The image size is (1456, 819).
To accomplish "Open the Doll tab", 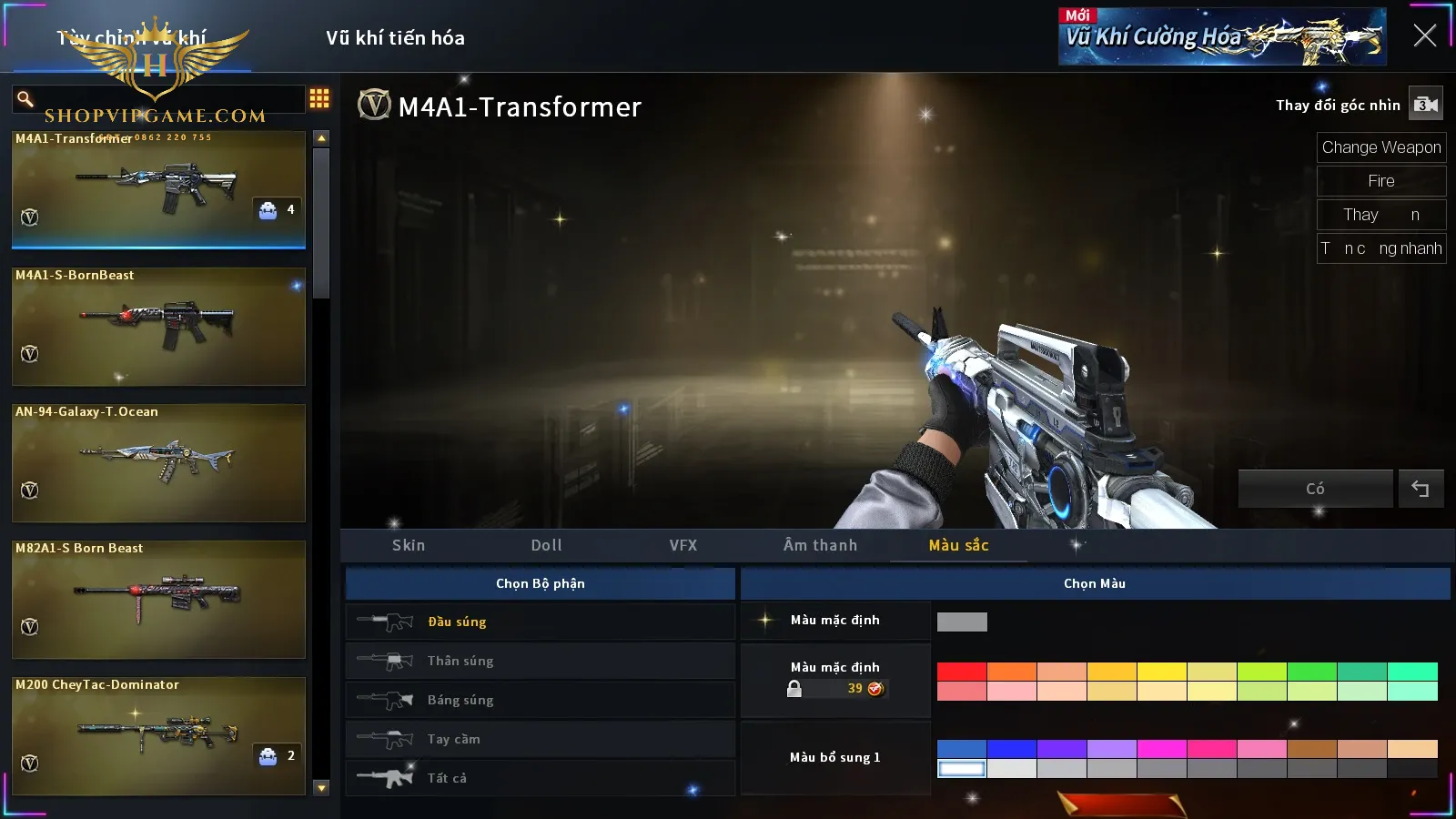I will click(x=546, y=545).
